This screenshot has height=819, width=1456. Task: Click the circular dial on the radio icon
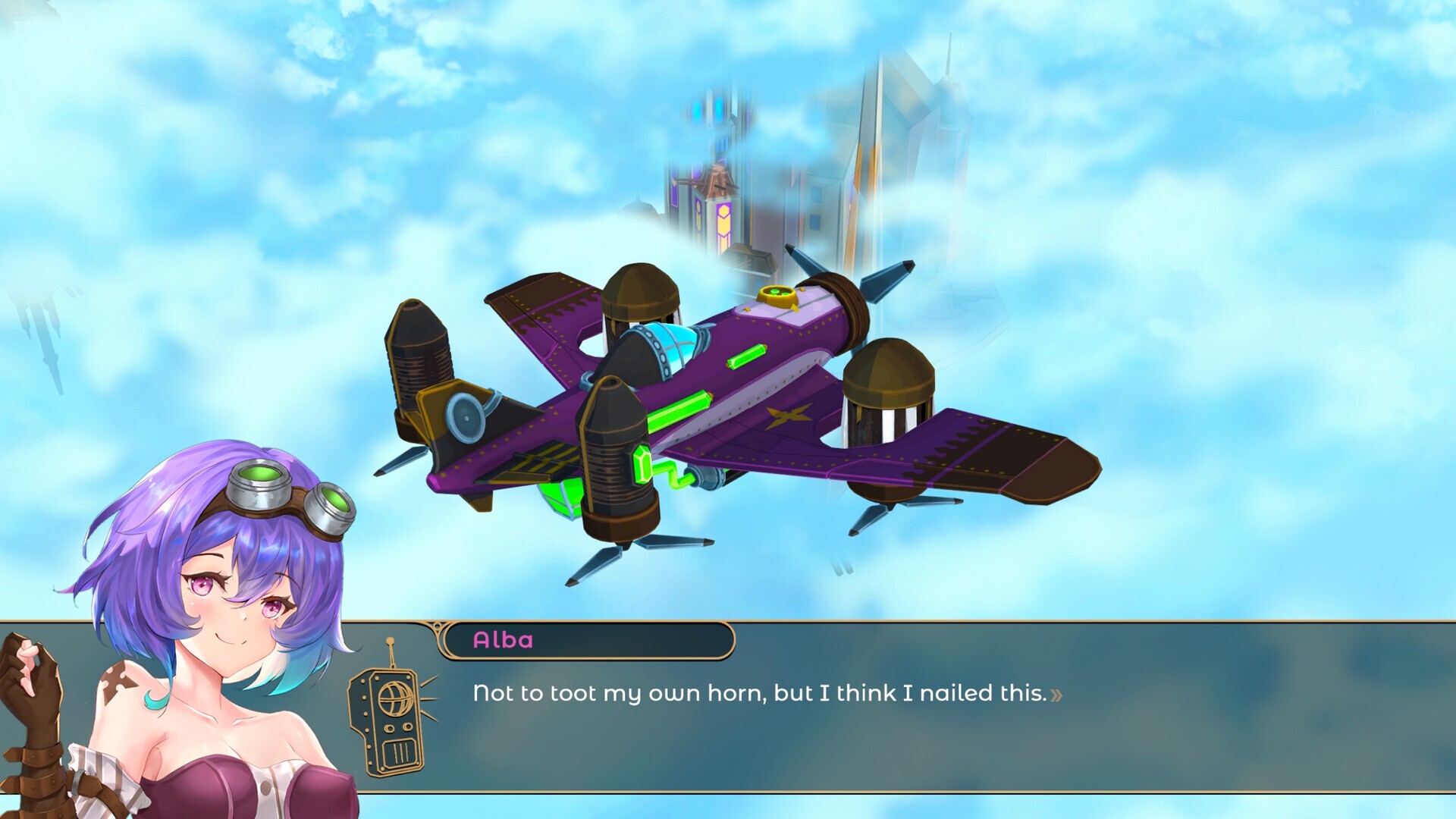coord(394,698)
